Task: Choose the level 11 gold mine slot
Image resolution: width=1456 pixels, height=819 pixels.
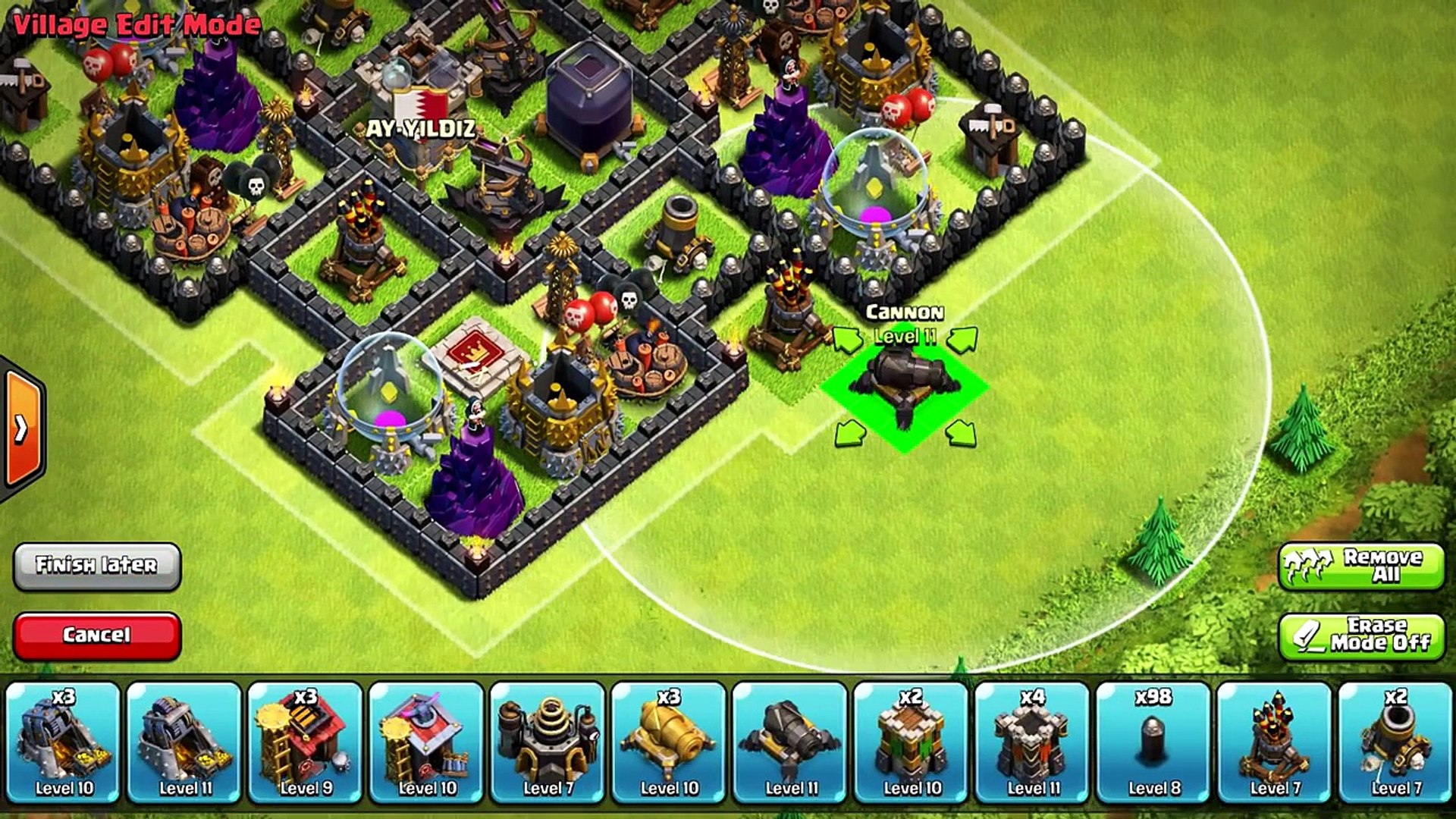Action: pos(185,742)
